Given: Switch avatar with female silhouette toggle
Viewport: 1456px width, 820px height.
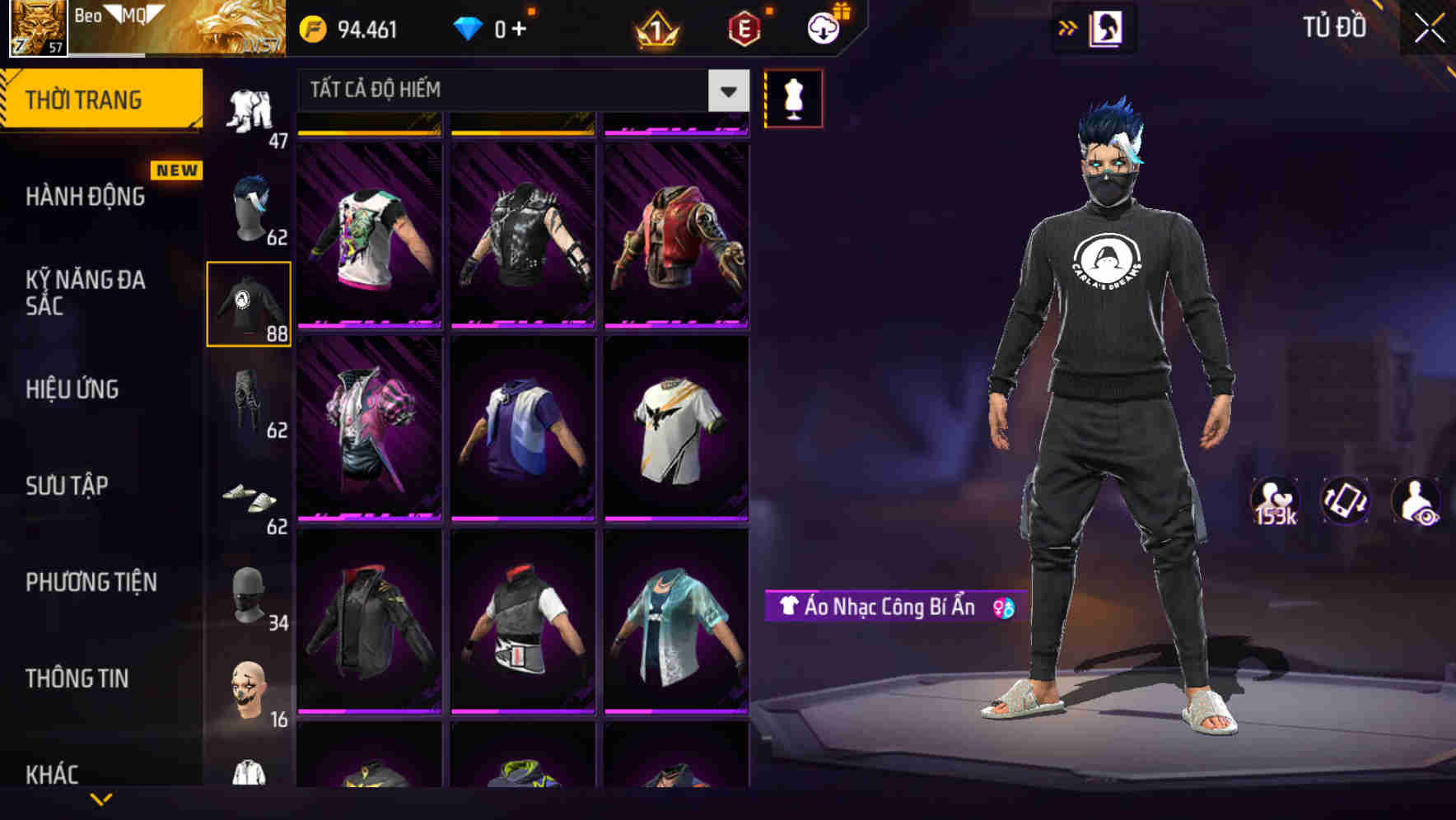Looking at the screenshot, I should (x=1108, y=27).
